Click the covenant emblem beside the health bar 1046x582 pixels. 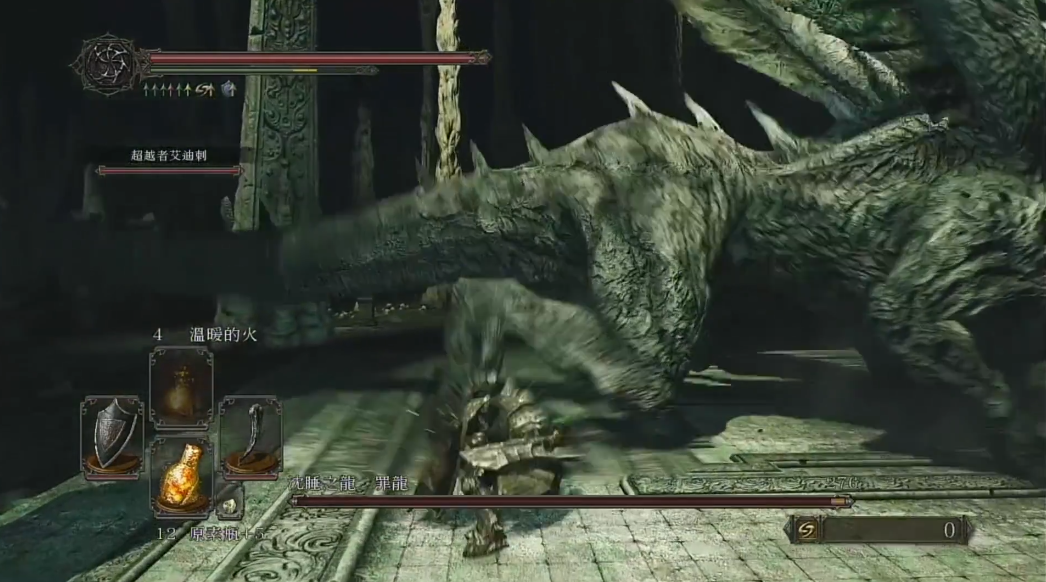(x=108, y=65)
